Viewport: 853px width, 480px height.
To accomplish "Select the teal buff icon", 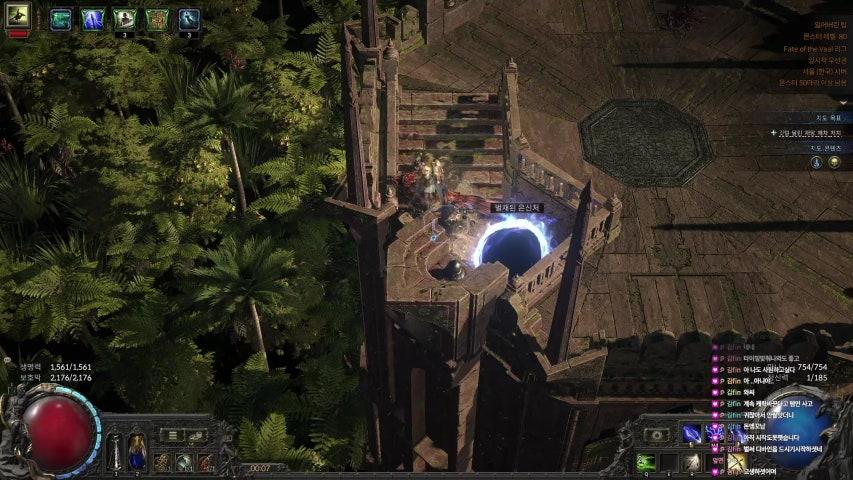I will coord(61,18).
